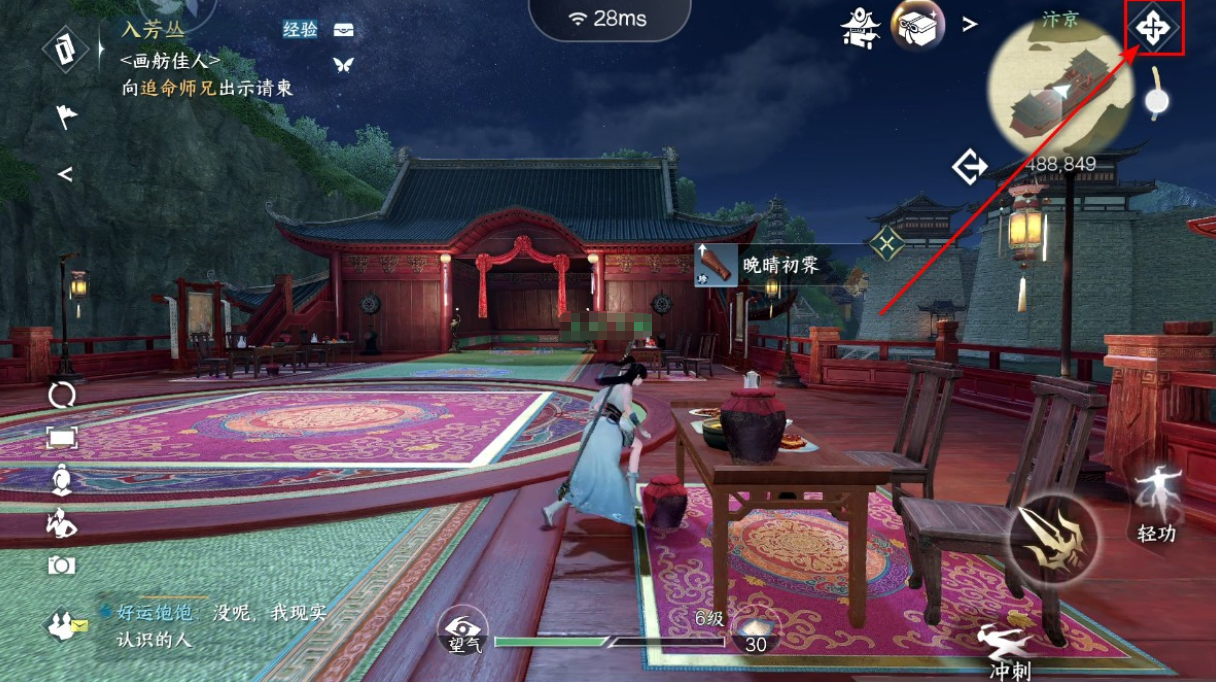This screenshot has width=1216, height=682.
Task: Open the 经验 experience button
Action: pyautogui.click(x=300, y=30)
